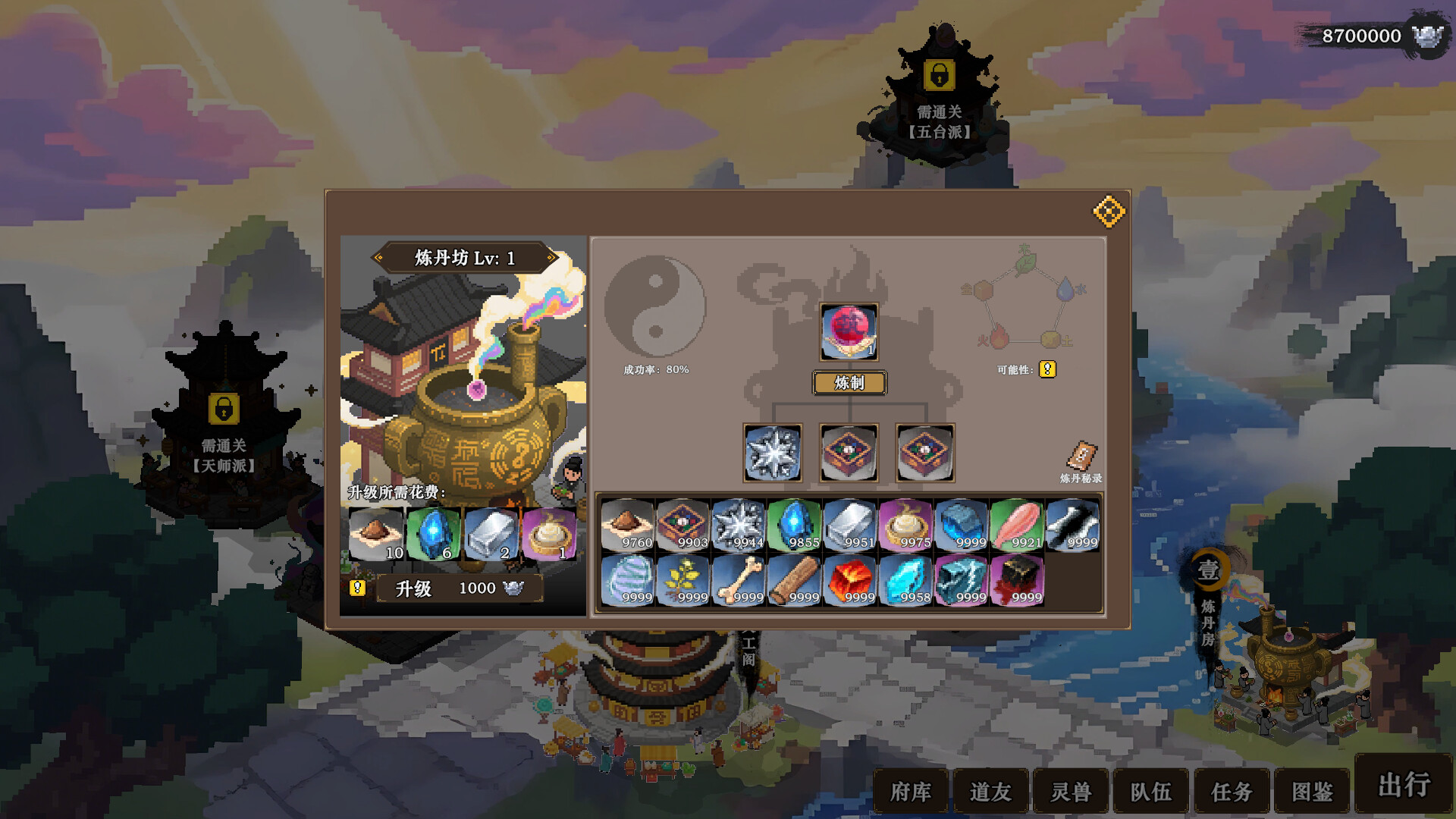Select the yellow herb inventory item

682,580
